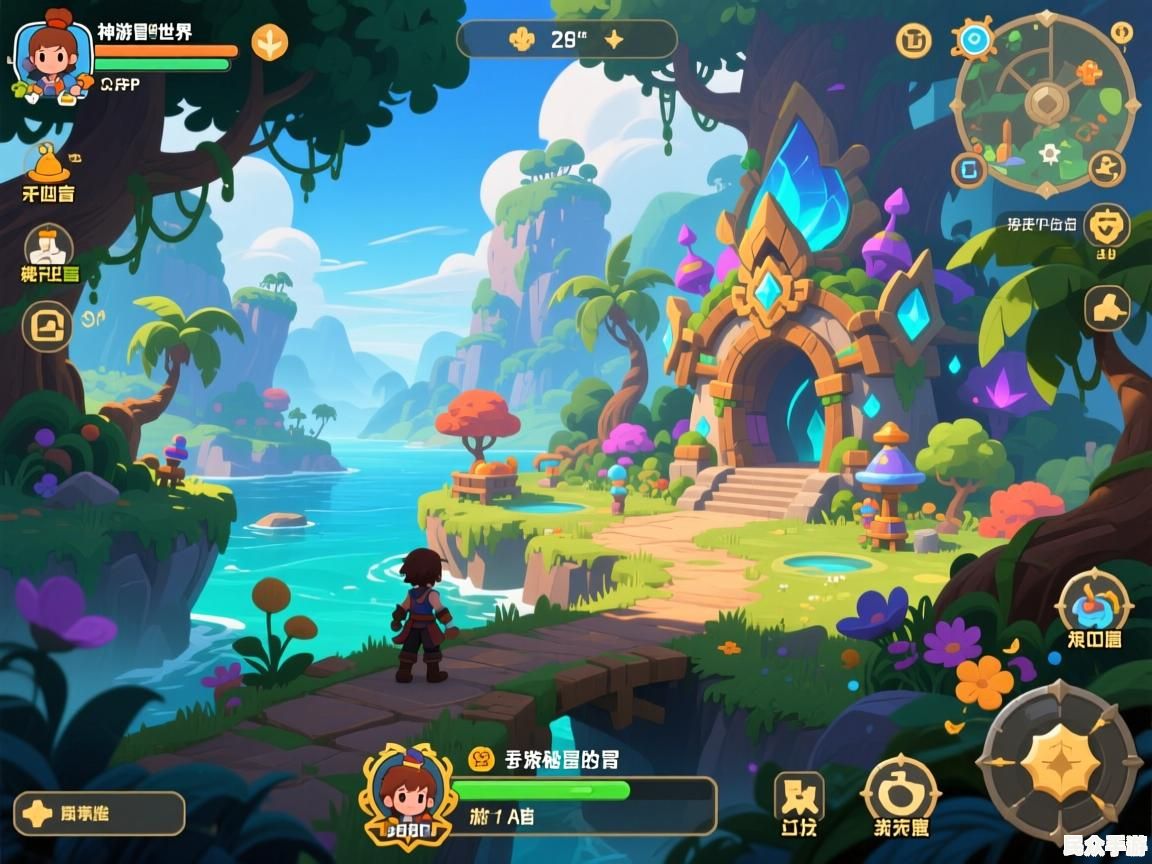Select the currency counter pill at top center
The height and width of the screenshot is (864, 1152).
[x=567, y=40]
